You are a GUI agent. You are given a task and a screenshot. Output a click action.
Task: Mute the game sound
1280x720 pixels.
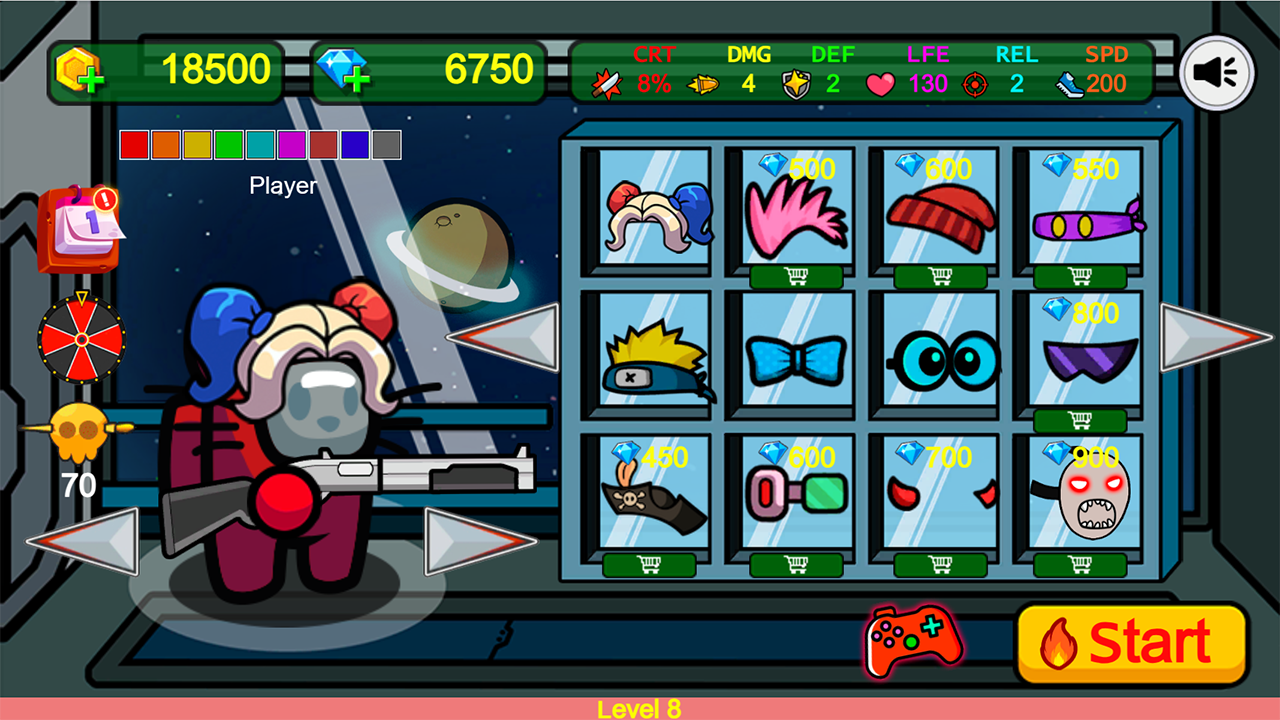point(1215,71)
